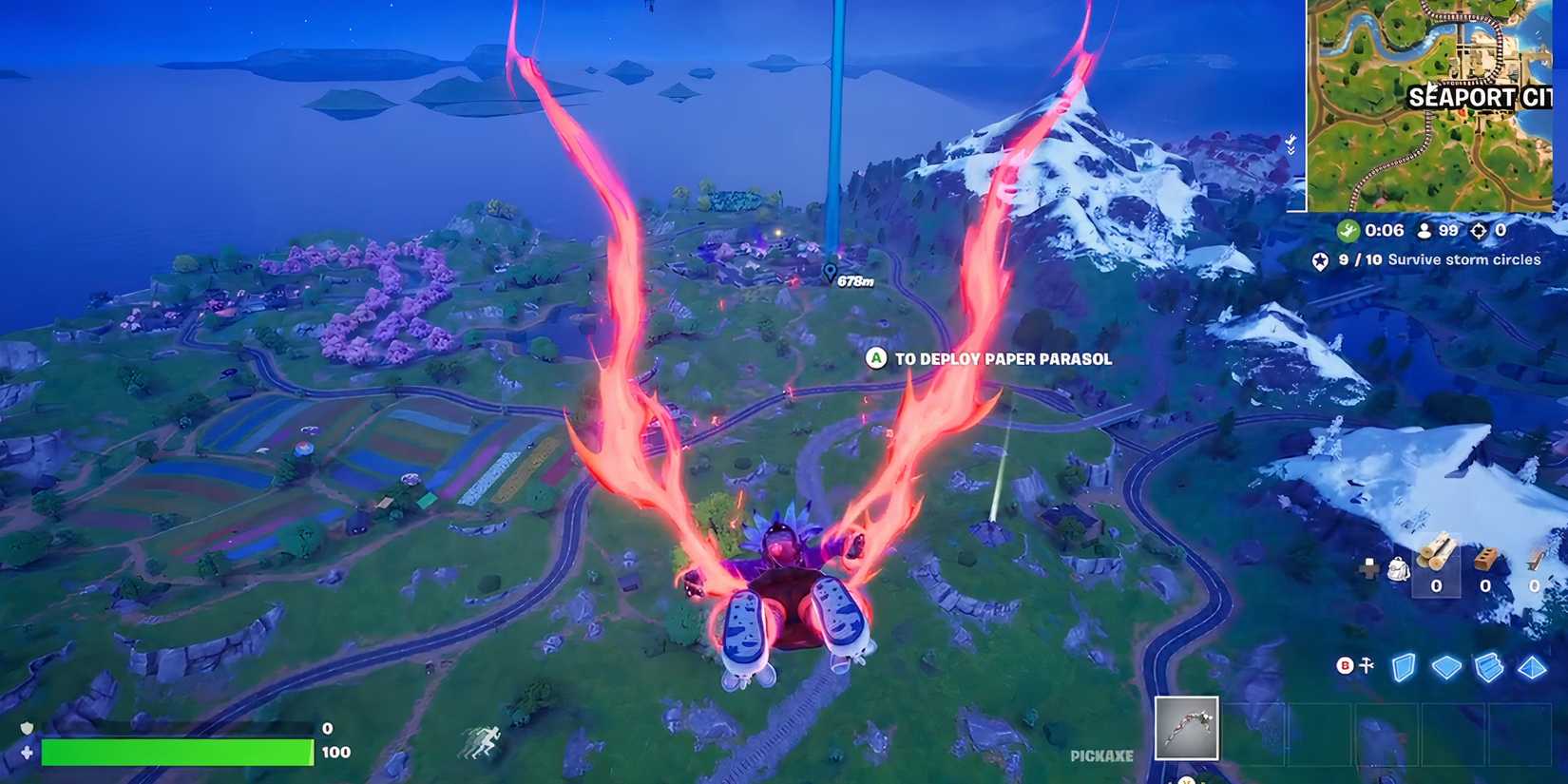Screen dimensions: 1568x784
Task: Select the floor build piece icon
Action: (1446, 666)
